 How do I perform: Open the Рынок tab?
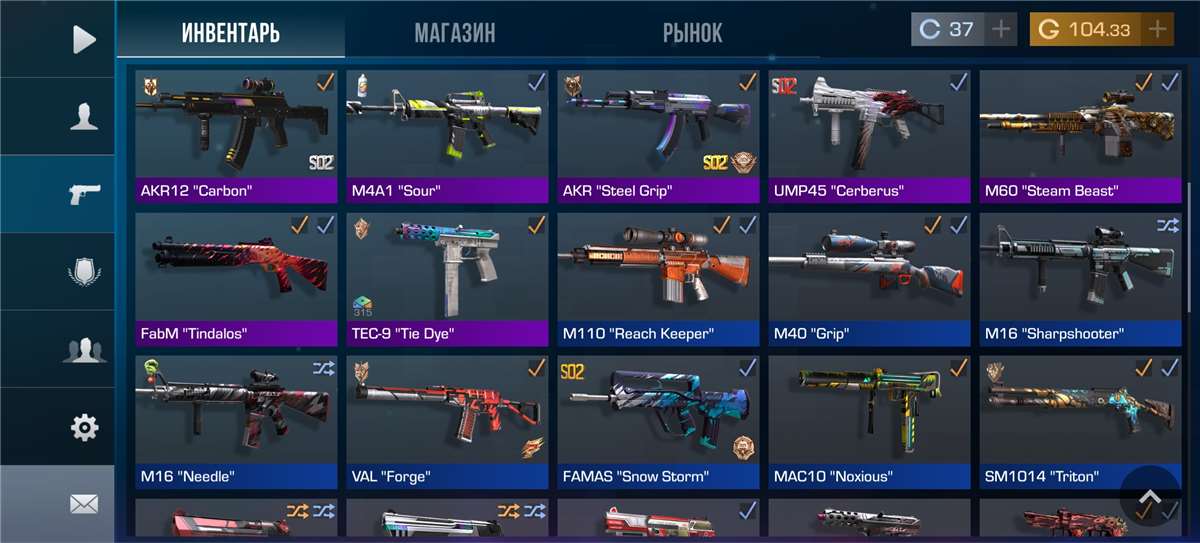coord(692,33)
